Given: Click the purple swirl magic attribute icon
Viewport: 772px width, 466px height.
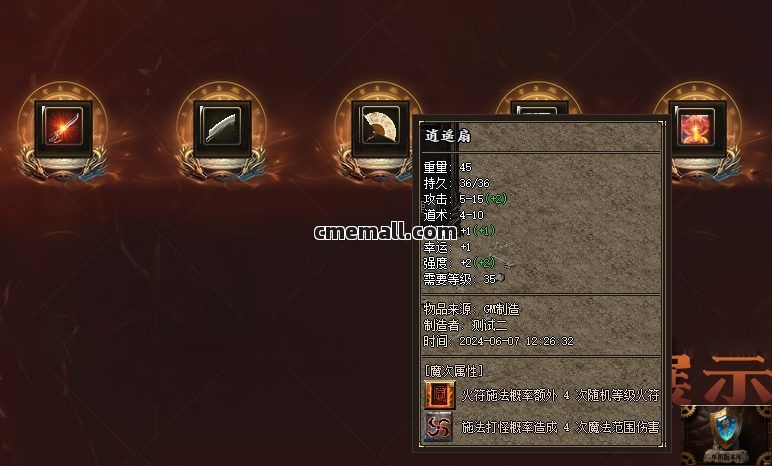Looking at the screenshot, I should 439,428.
